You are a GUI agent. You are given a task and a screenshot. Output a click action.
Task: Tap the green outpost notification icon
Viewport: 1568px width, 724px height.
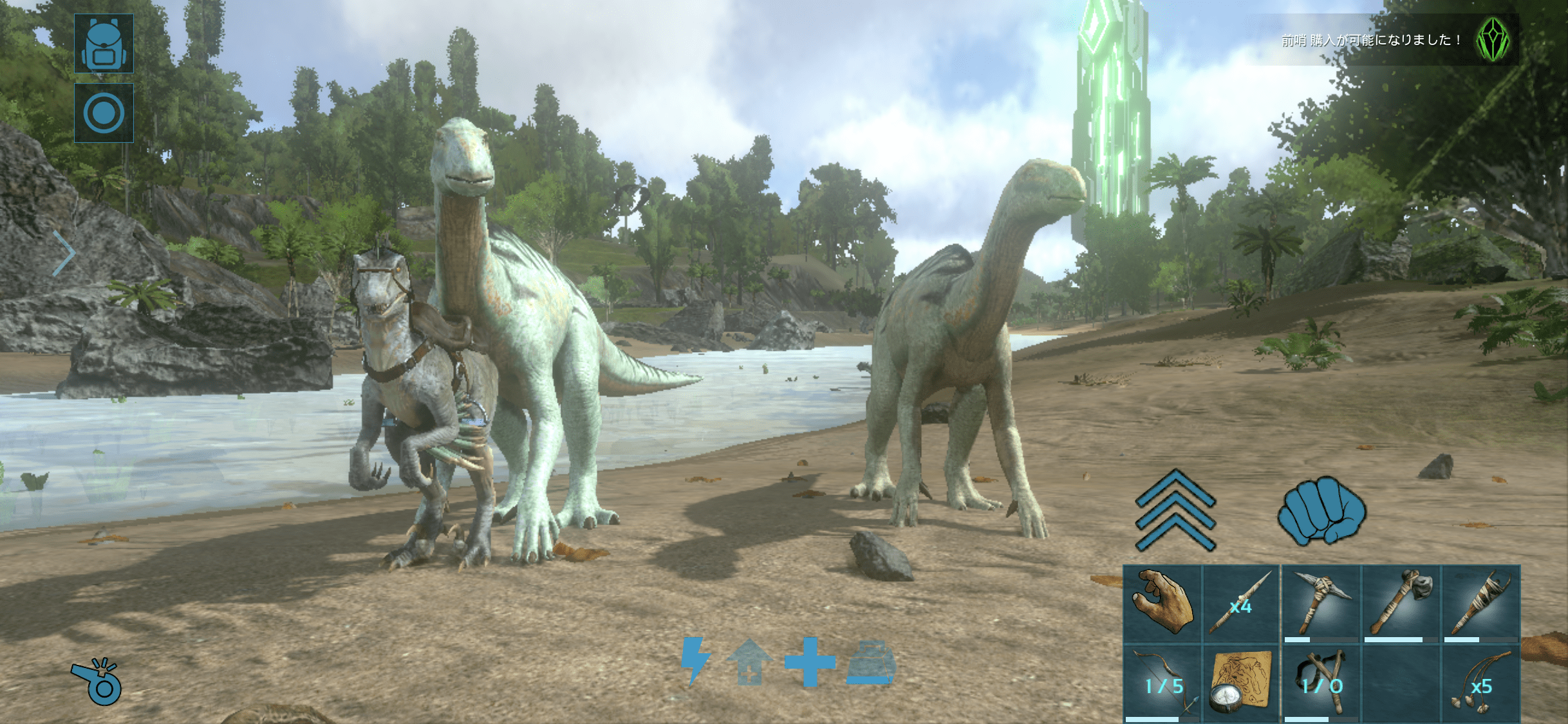(x=1493, y=40)
